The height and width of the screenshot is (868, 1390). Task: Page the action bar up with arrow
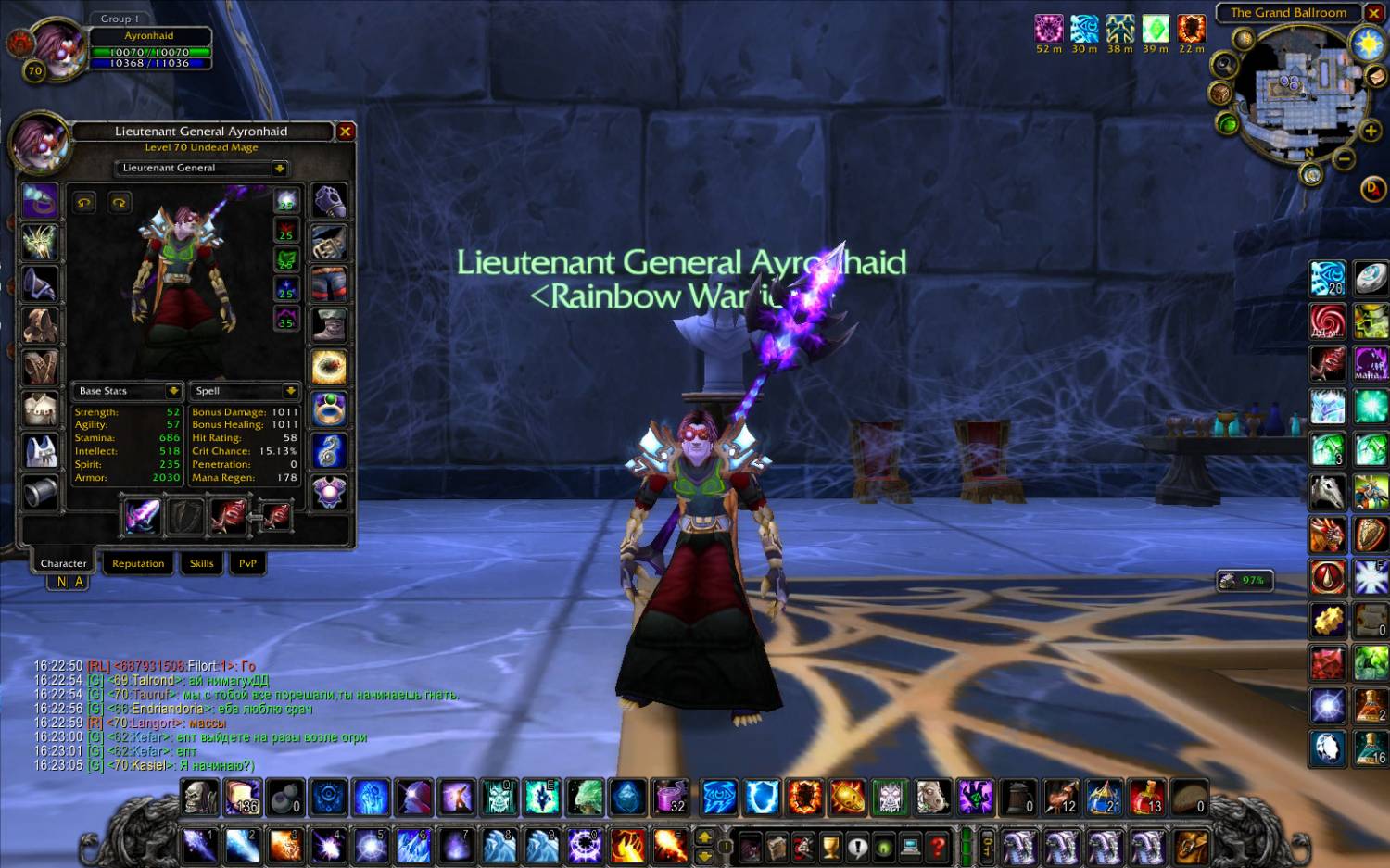704,837
